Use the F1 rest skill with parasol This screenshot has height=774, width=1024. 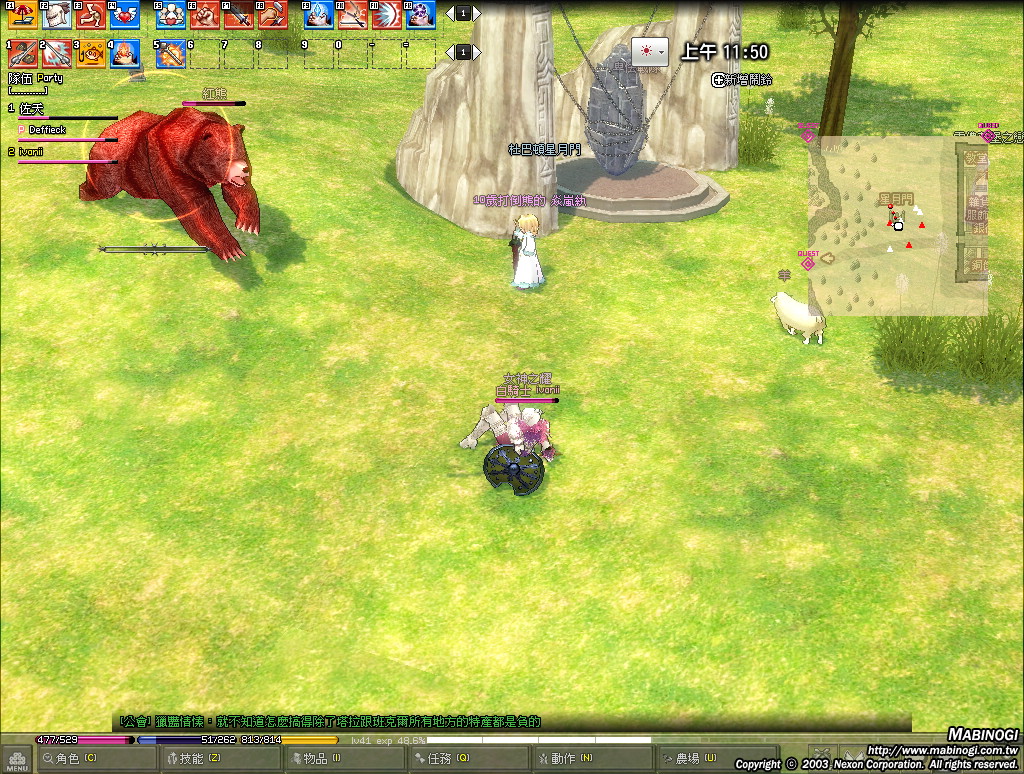pos(21,14)
